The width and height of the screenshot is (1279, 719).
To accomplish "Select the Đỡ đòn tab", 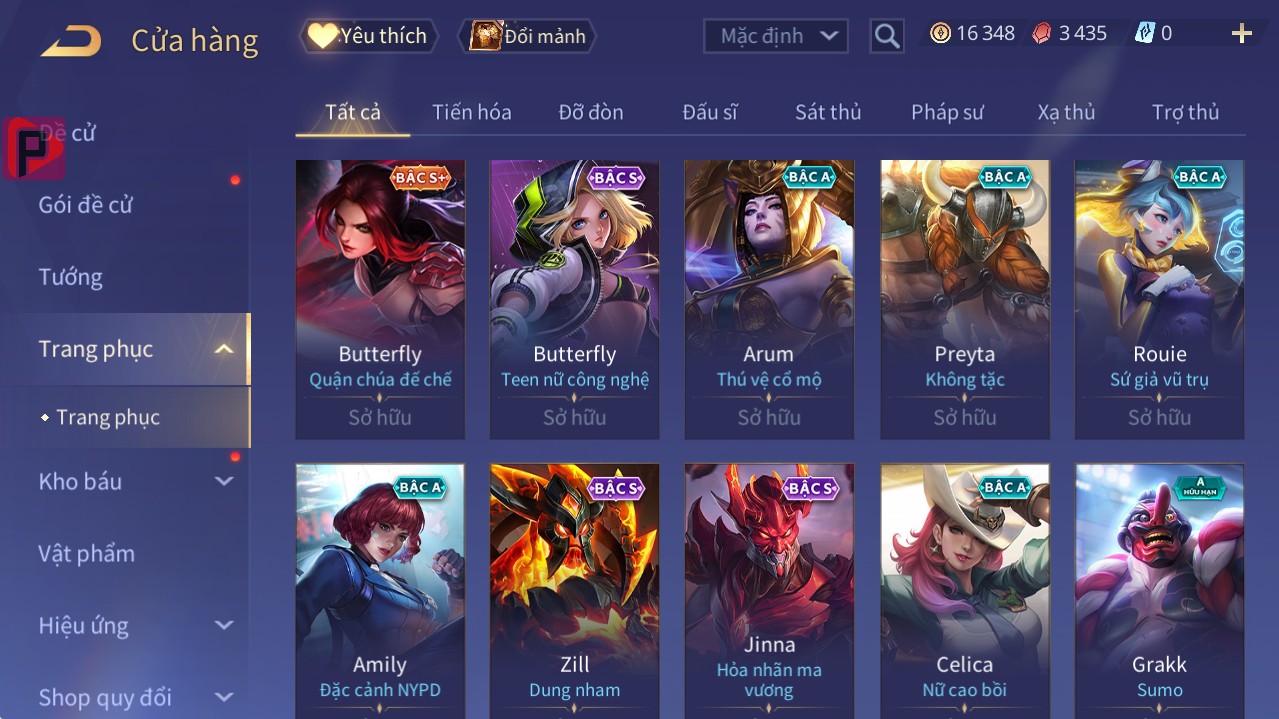I will pyautogui.click(x=590, y=112).
